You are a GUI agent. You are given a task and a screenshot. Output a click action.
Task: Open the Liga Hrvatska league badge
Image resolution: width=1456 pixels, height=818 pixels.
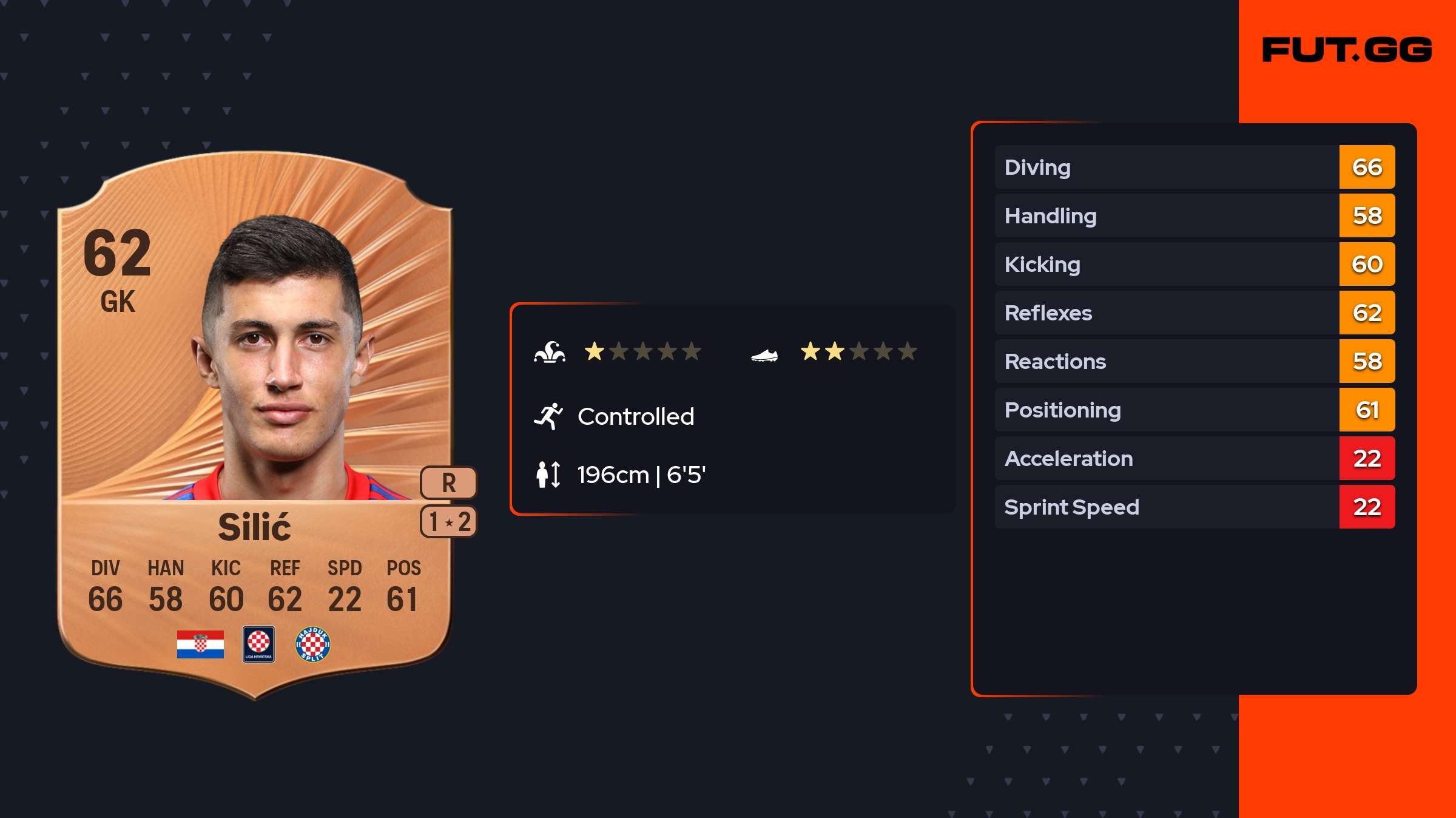tap(258, 644)
